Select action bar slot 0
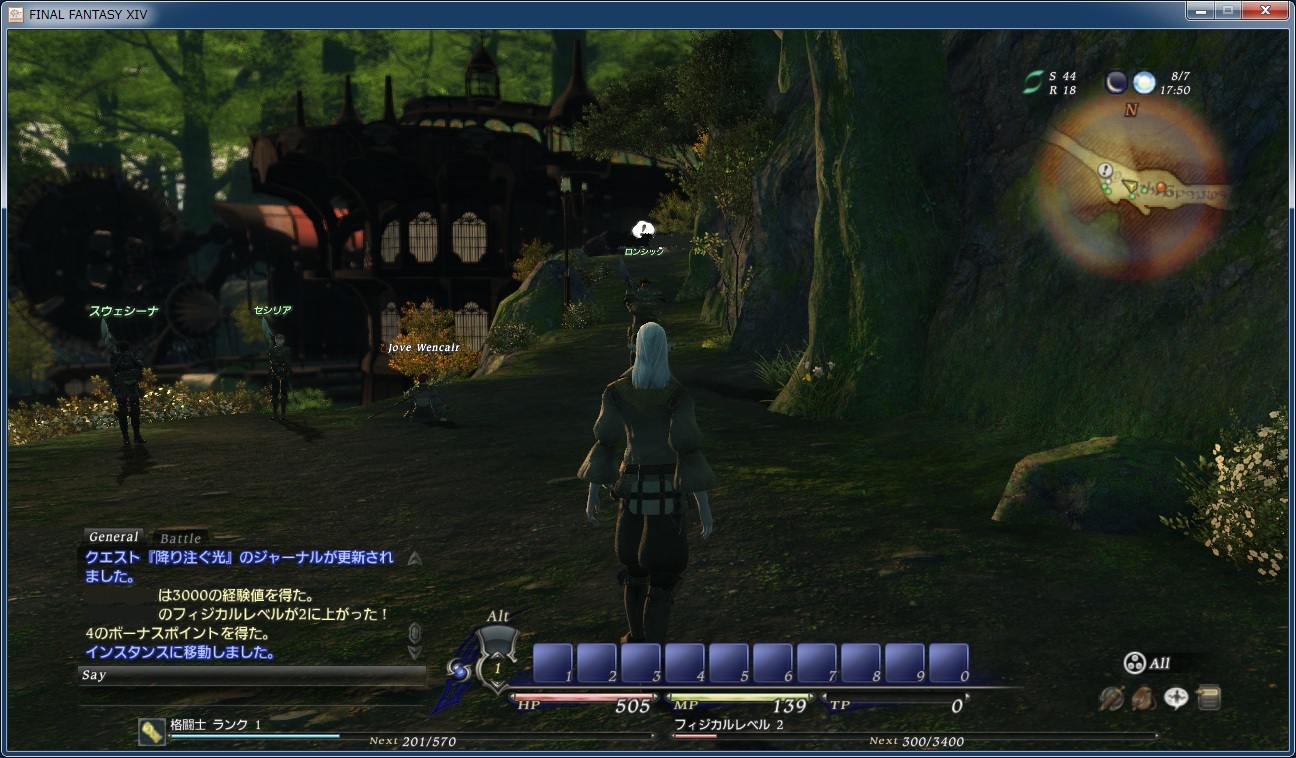This screenshot has width=1296, height=758. tap(948, 663)
